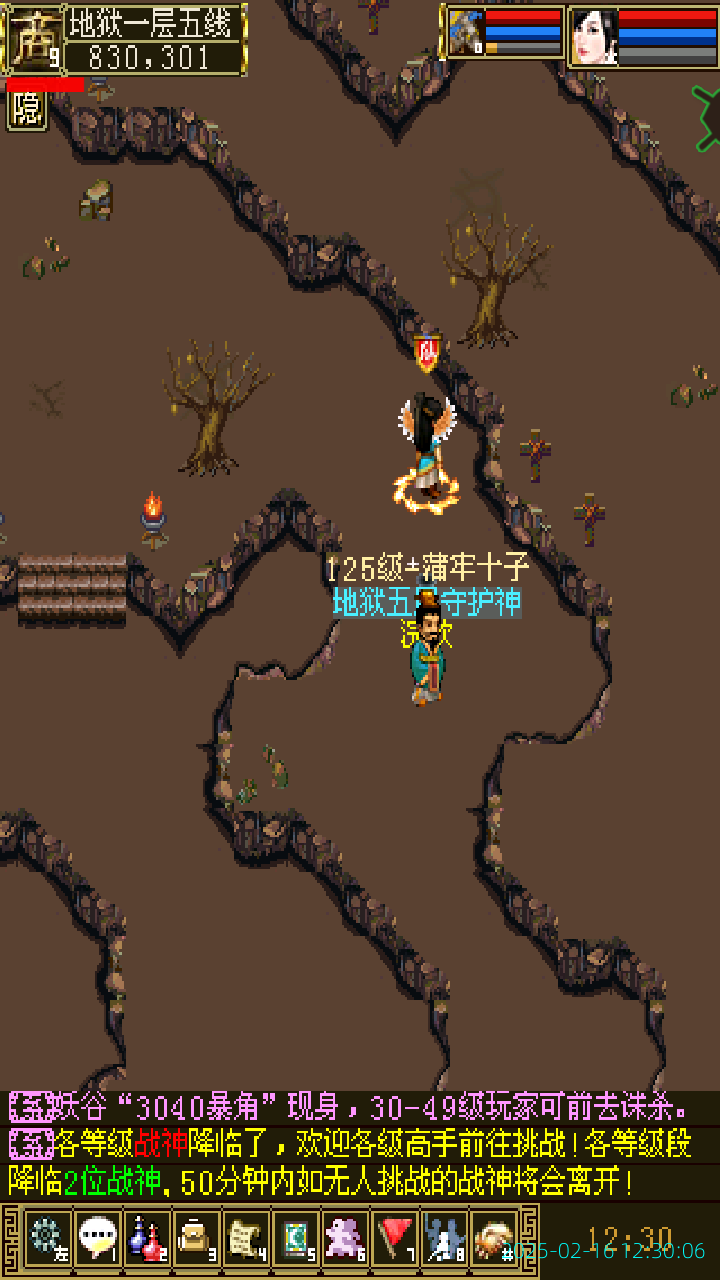The width and height of the screenshot is (720, 1280).
Task: Open the backpack inventory
Action: click(x=197, y=1238)
